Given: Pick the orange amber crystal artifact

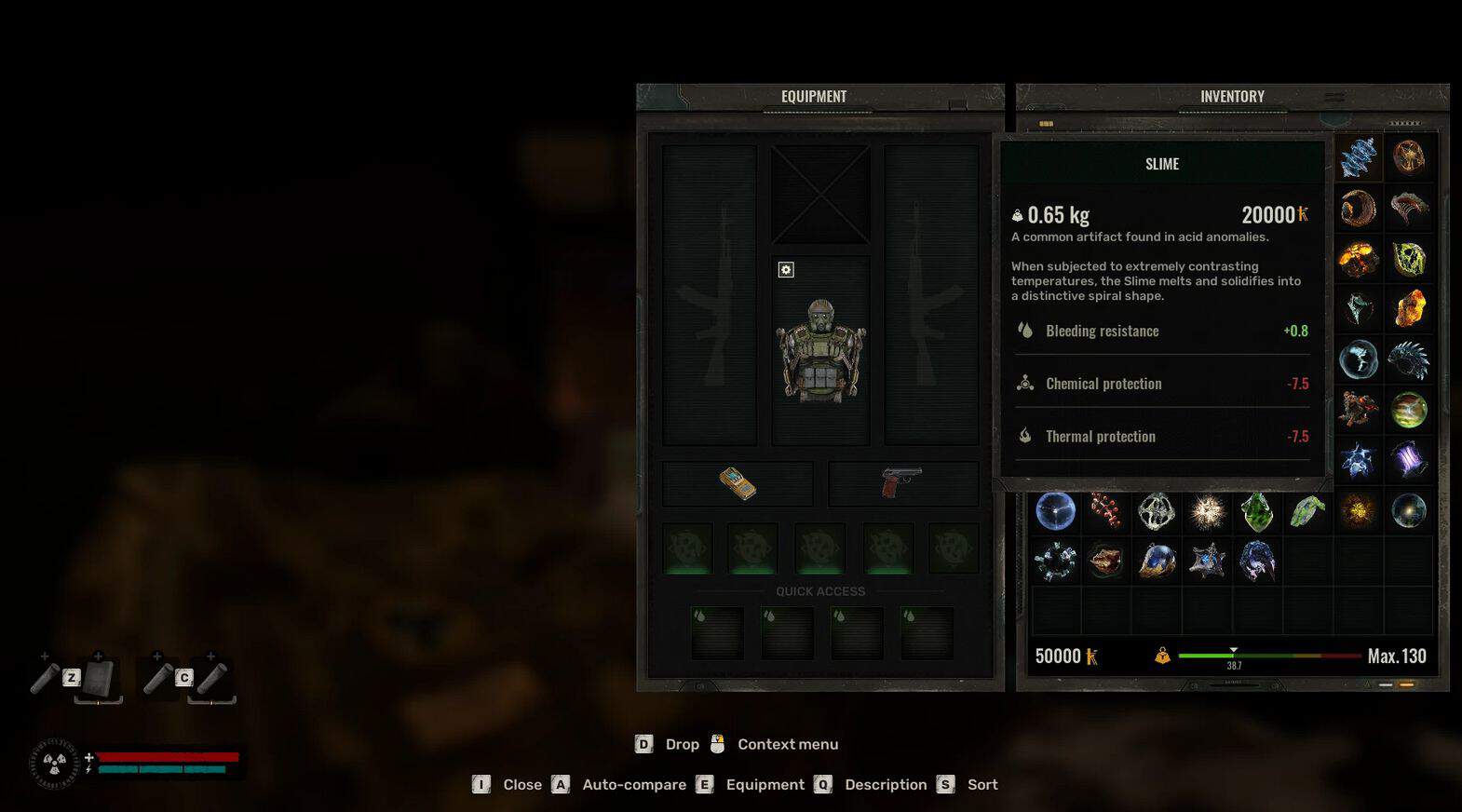Looking at the screenshot, I should pos(1410,308).
